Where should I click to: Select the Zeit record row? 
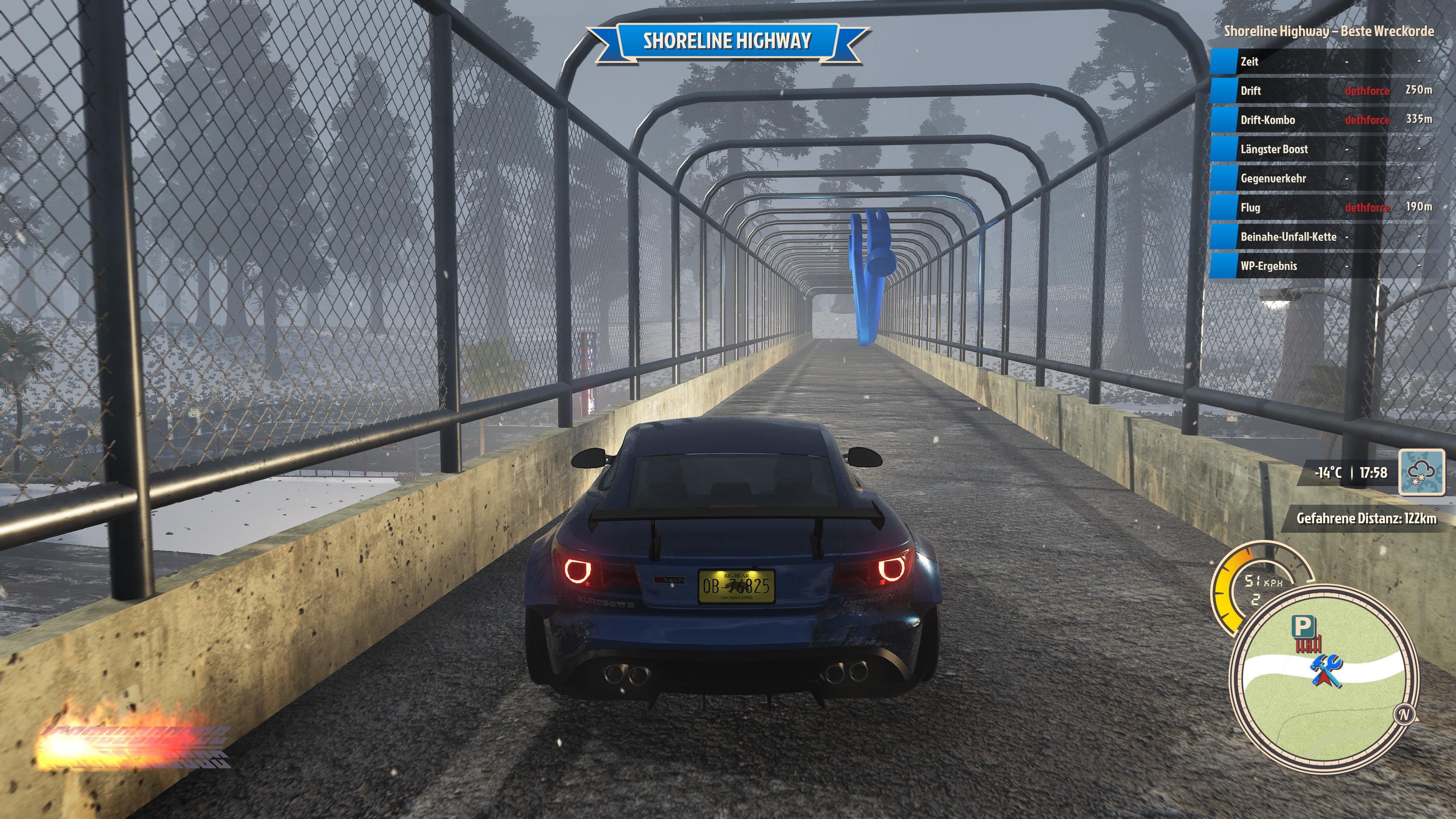(x=1323, y=61)
